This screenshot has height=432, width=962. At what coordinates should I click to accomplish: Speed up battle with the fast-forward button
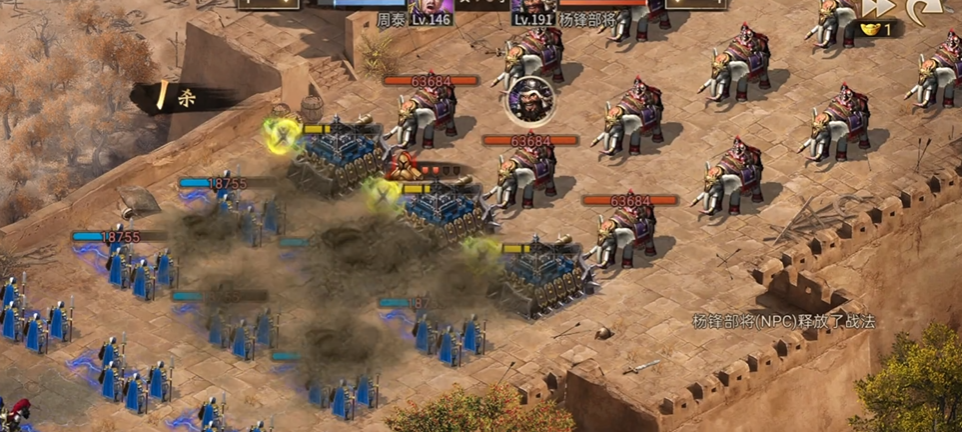879,8
